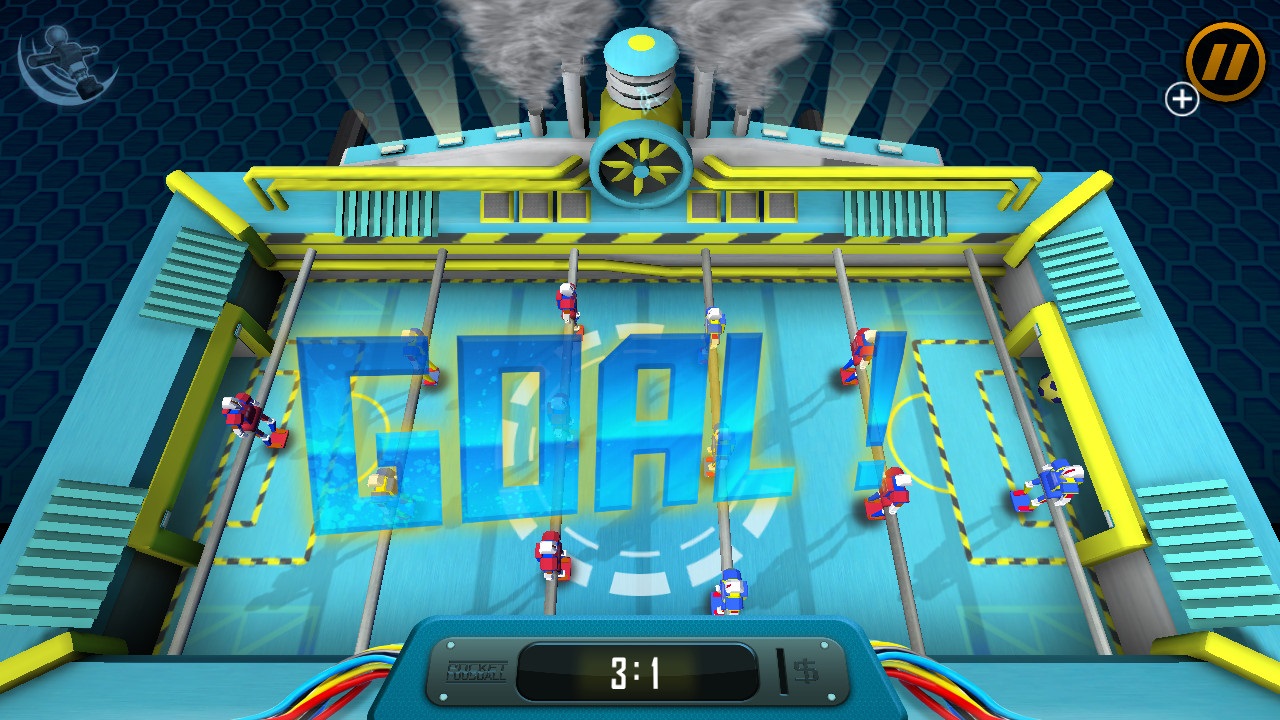Click the dollar coin-slot icon on the scoreboard
Image resolution: width=1280 pixels, height=720 pixels.
(x=806, y=673)
